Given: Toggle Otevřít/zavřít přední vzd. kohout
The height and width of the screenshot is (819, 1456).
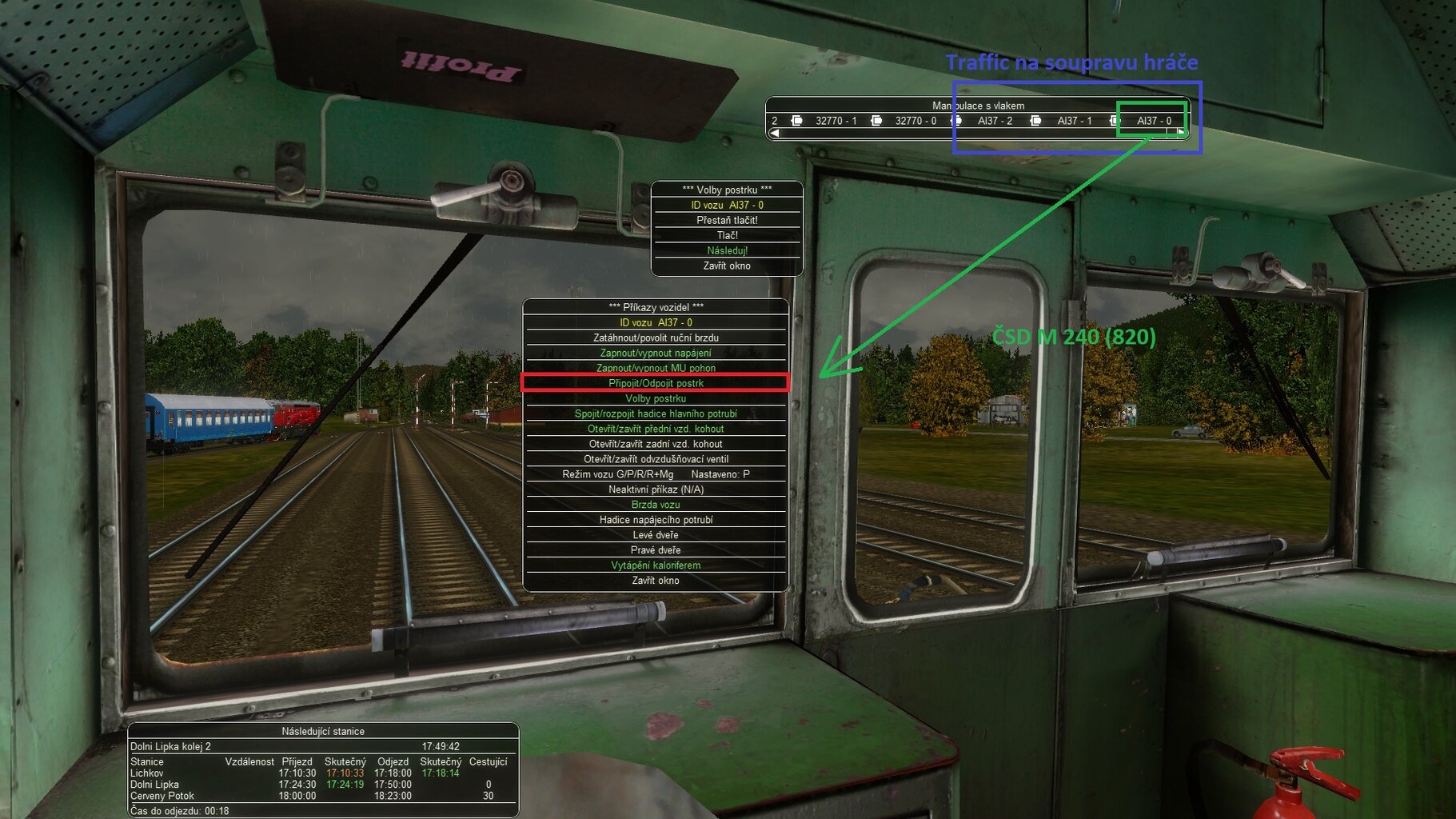Looking at the screenshot, I should click(x=656, y=429).
